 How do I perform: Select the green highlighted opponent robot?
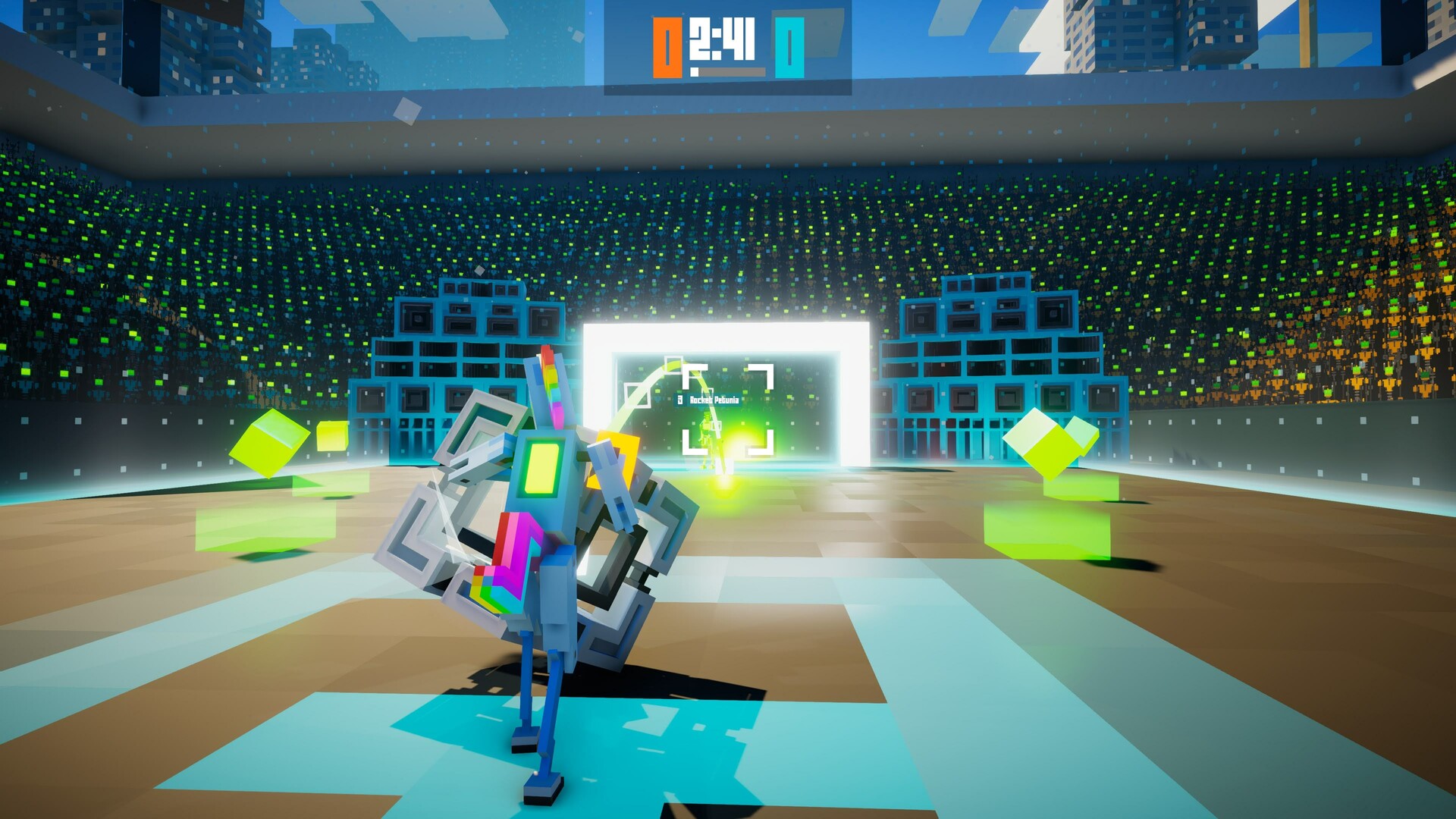(706, 432)
